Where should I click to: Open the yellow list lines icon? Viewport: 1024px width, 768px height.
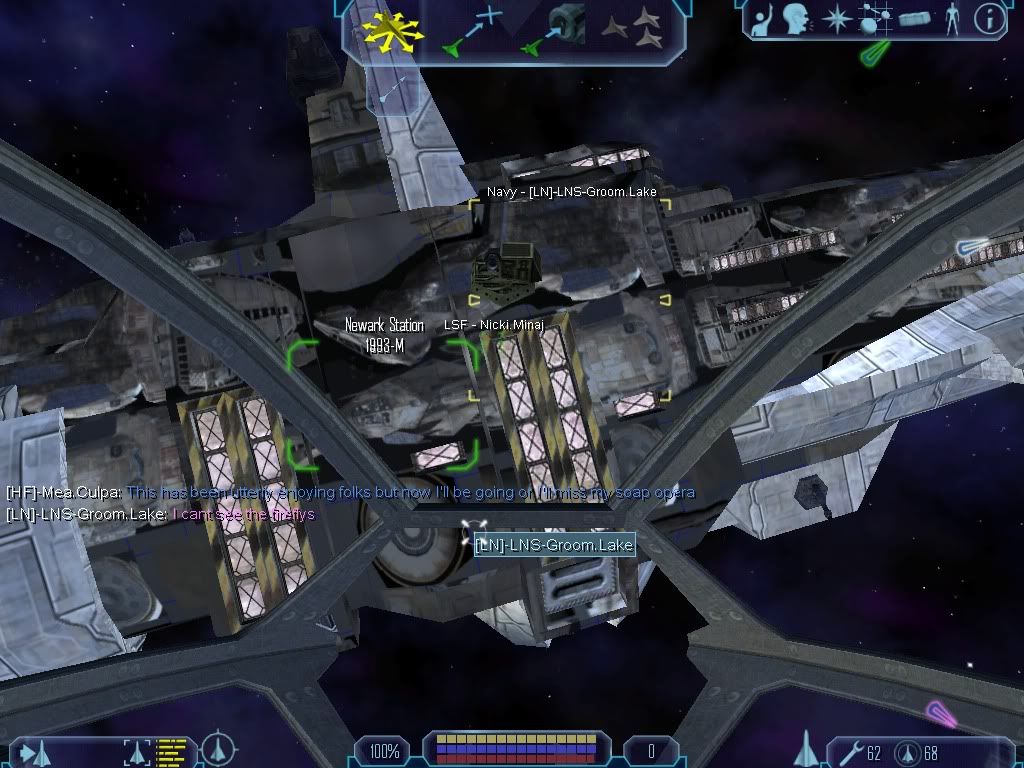tap(172, 750)
